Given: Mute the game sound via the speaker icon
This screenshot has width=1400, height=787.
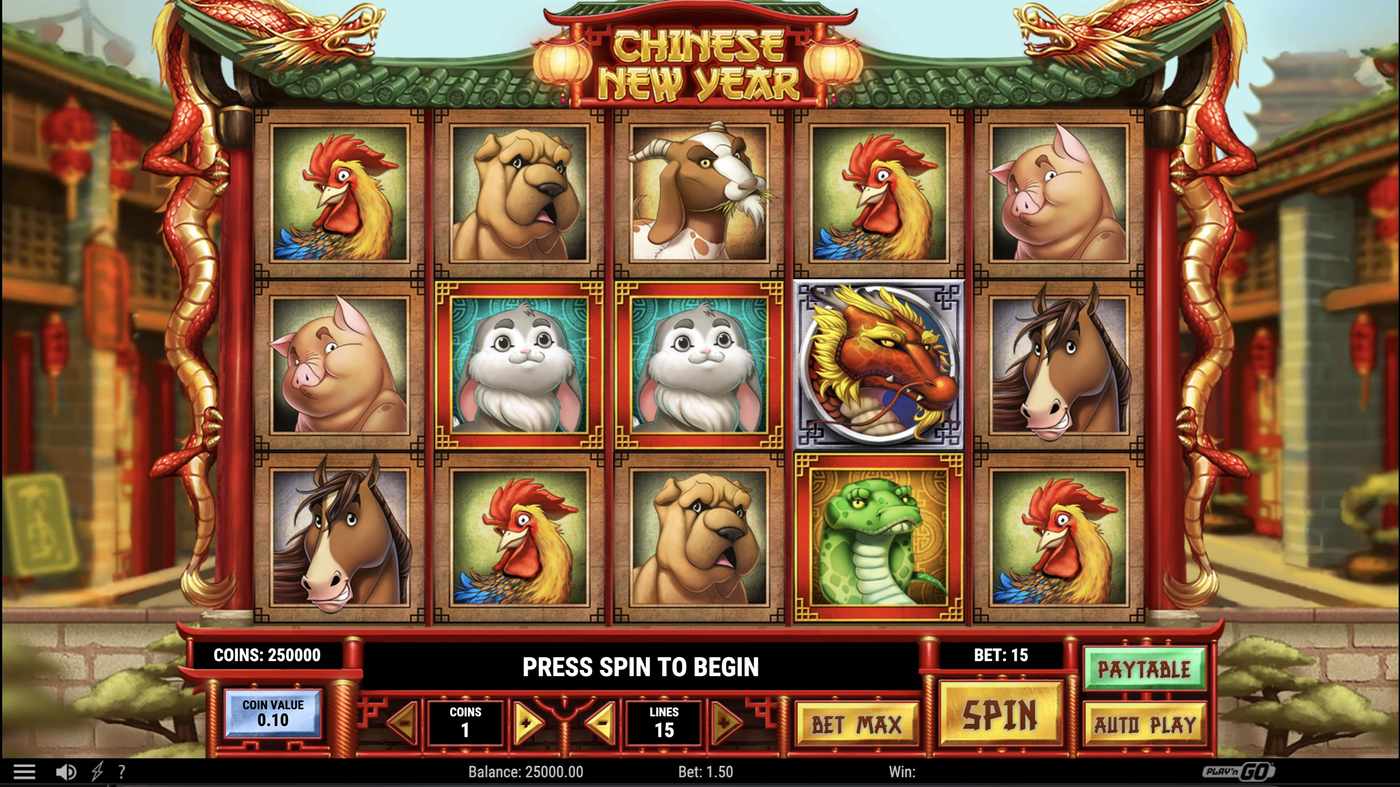Looking at the screenshot, I should [x=65, y=770].
